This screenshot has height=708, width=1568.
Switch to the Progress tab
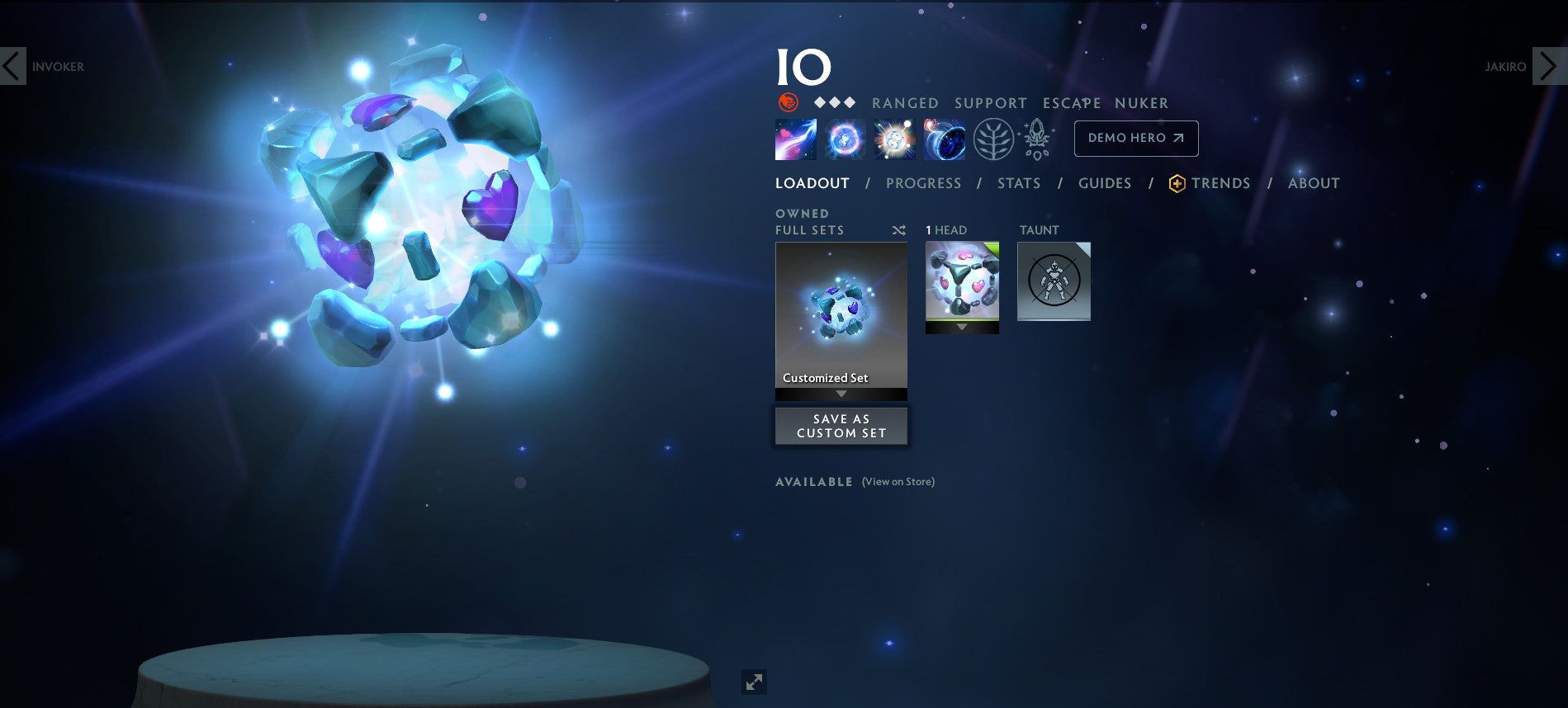923,183
